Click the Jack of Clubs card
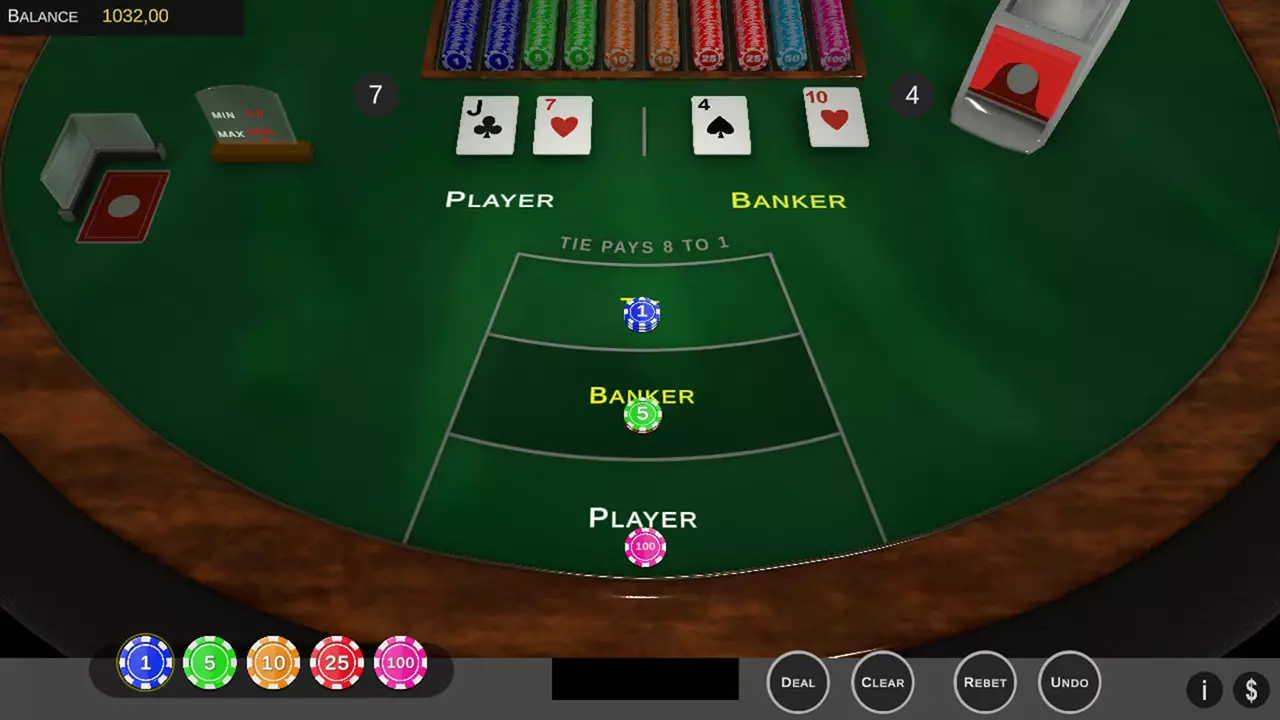1280x720 pixels. 486,126
